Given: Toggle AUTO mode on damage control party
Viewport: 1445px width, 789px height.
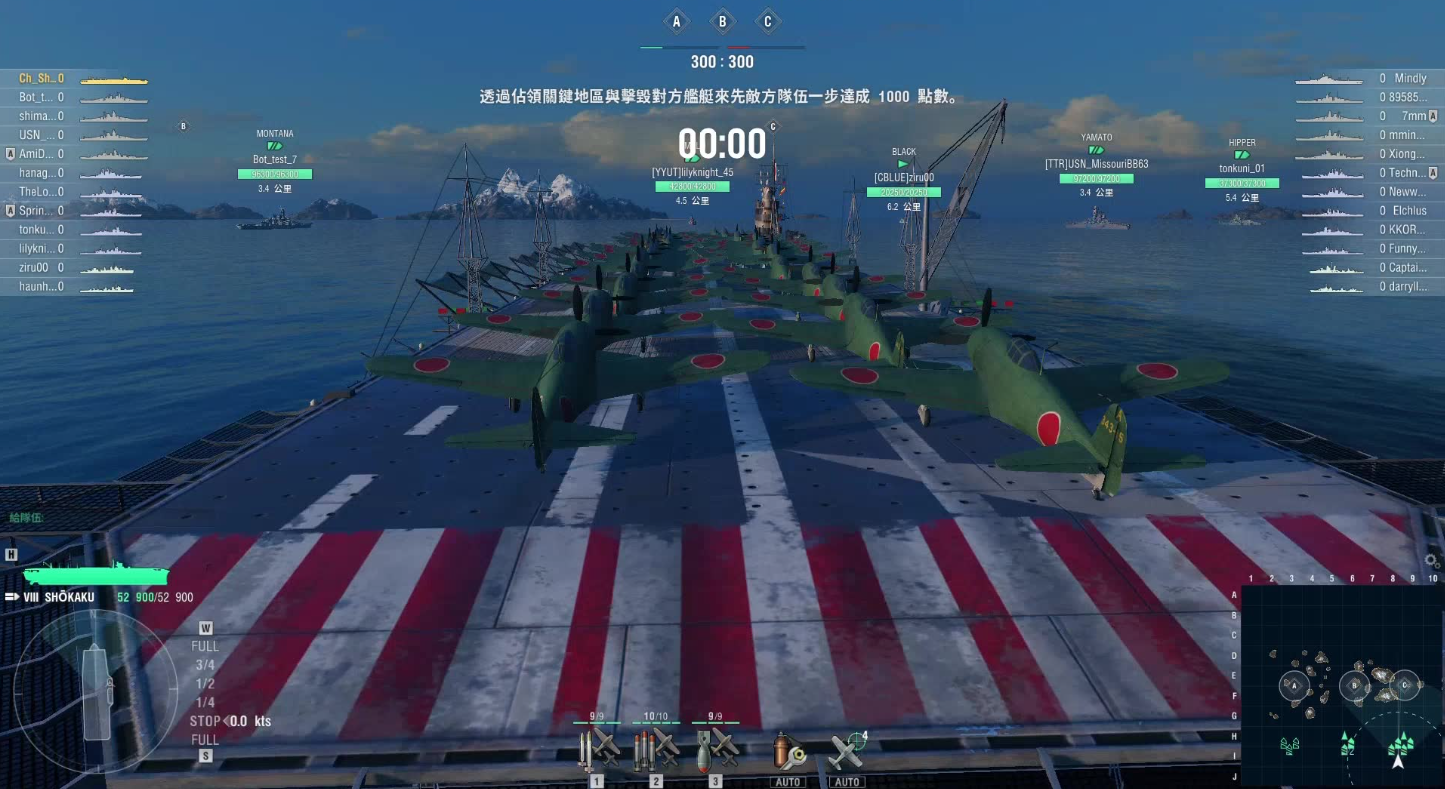Looking at the screenshot, I should [789, 781].
